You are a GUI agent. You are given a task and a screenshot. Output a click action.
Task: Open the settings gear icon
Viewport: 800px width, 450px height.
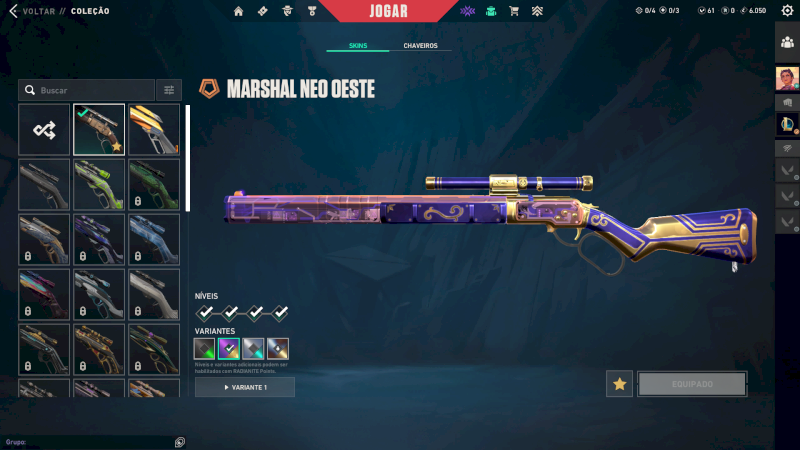[x=786, y=11]
